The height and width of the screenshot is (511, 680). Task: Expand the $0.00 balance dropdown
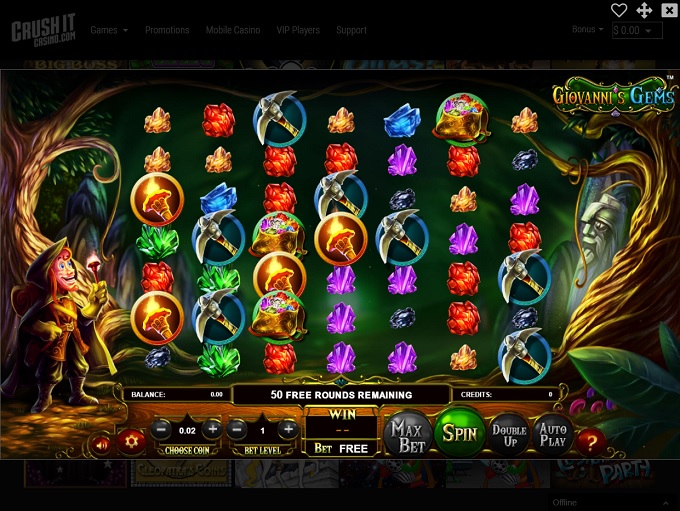pos(637,31)
